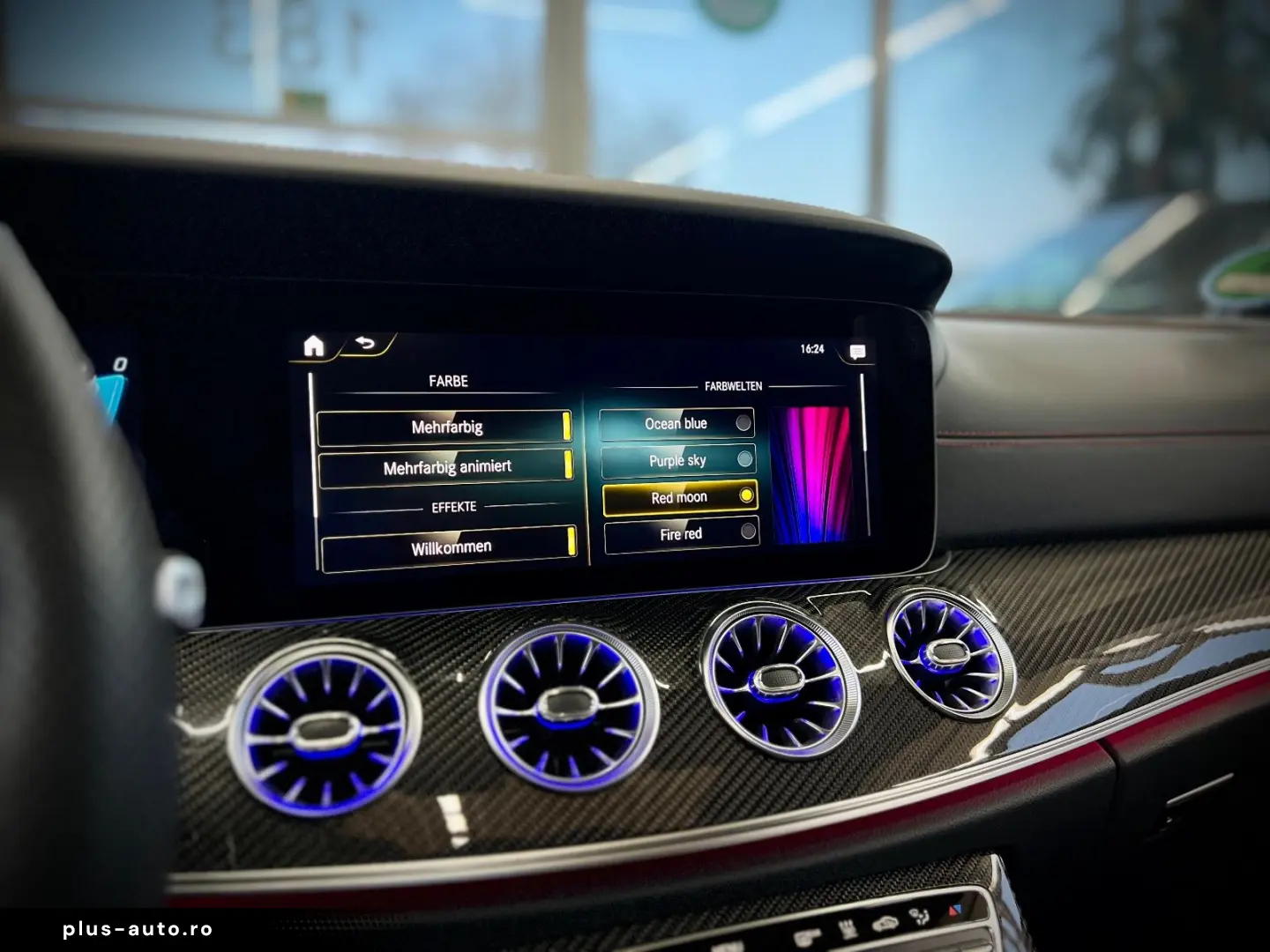Select the Ocean blue radio button
1270x952 pixels.
click(743, 423)
